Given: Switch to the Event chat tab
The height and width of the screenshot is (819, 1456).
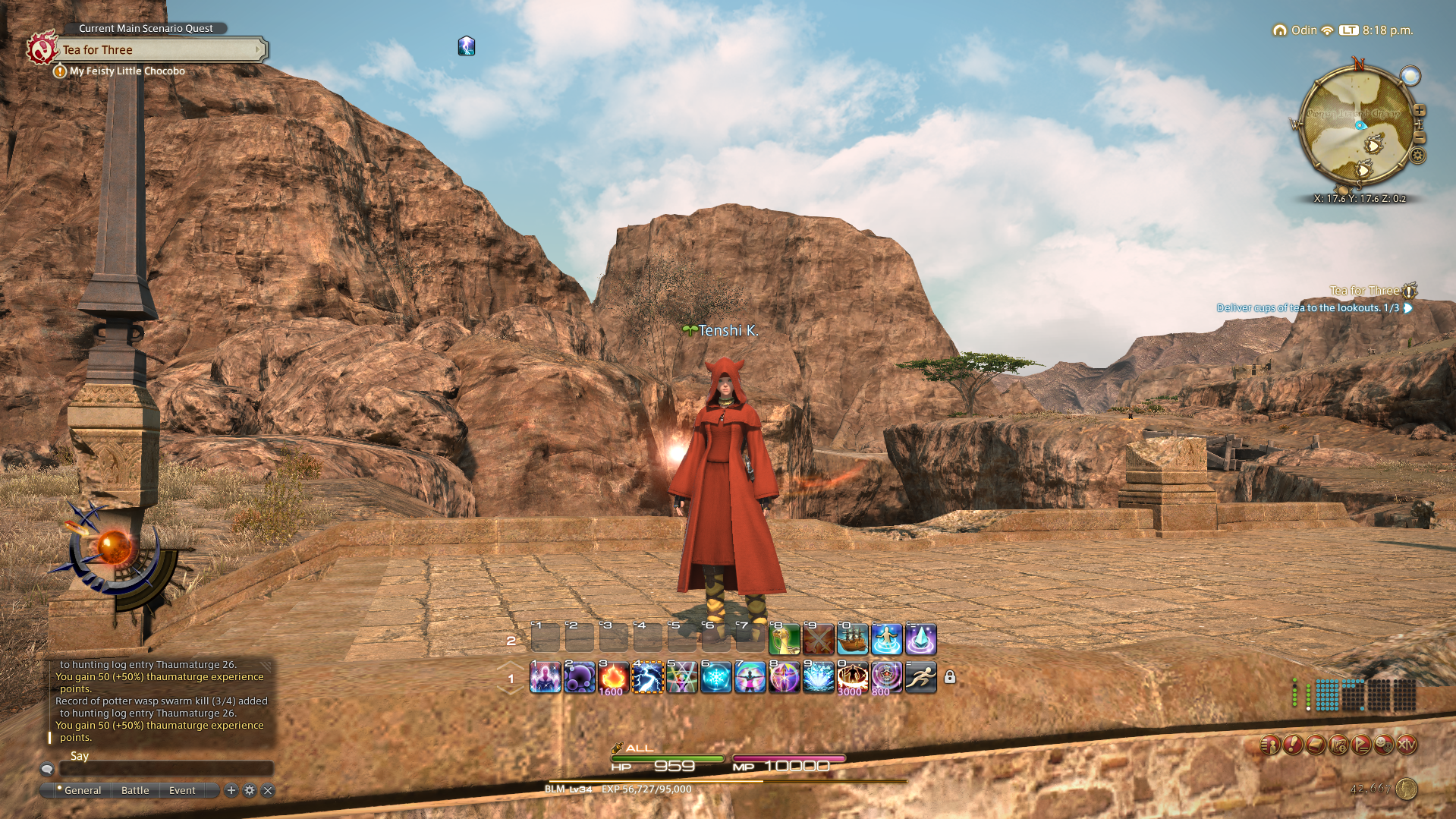Looking at the screenshot, I should (181, 790).
